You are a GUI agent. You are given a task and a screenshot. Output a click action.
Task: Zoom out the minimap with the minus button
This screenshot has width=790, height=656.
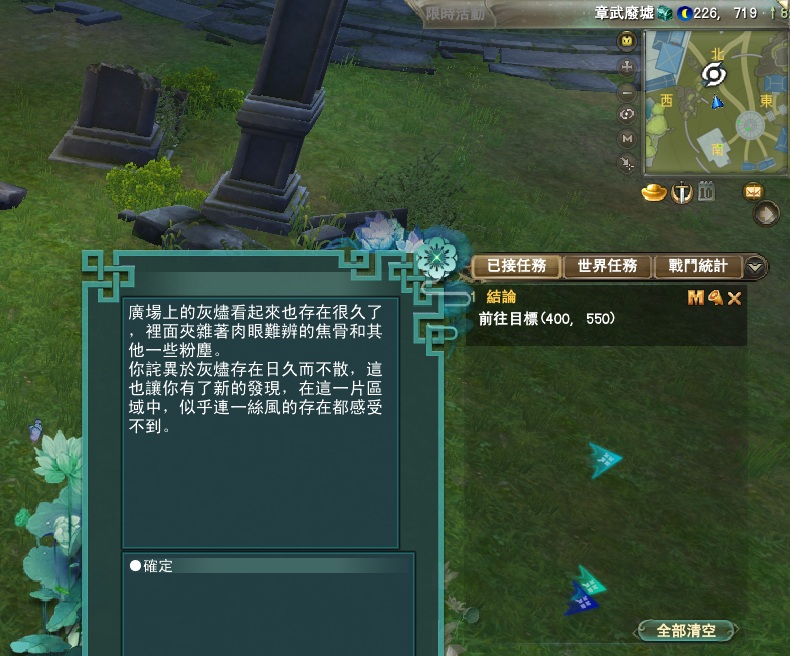tap(627, 91)
